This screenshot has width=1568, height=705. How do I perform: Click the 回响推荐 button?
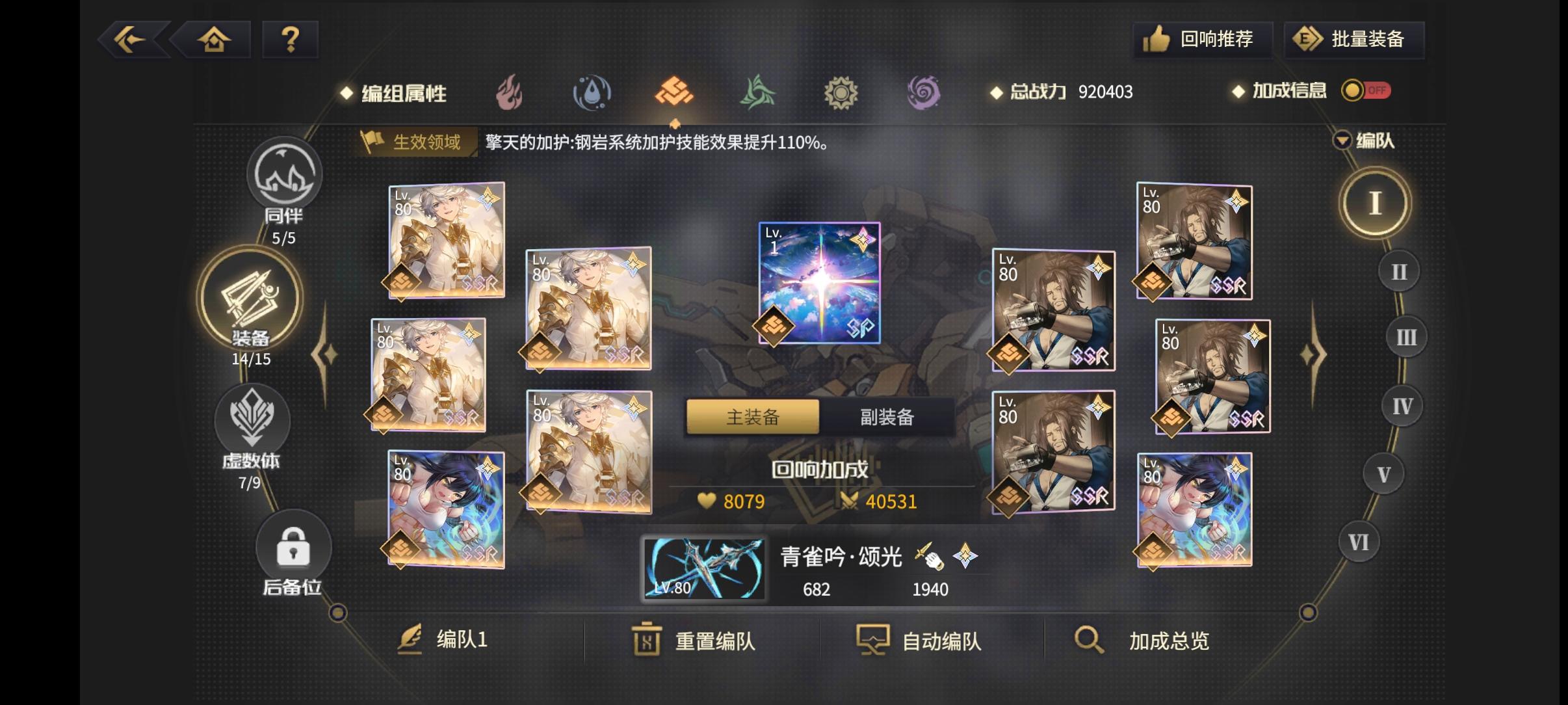coord(1203,39)
